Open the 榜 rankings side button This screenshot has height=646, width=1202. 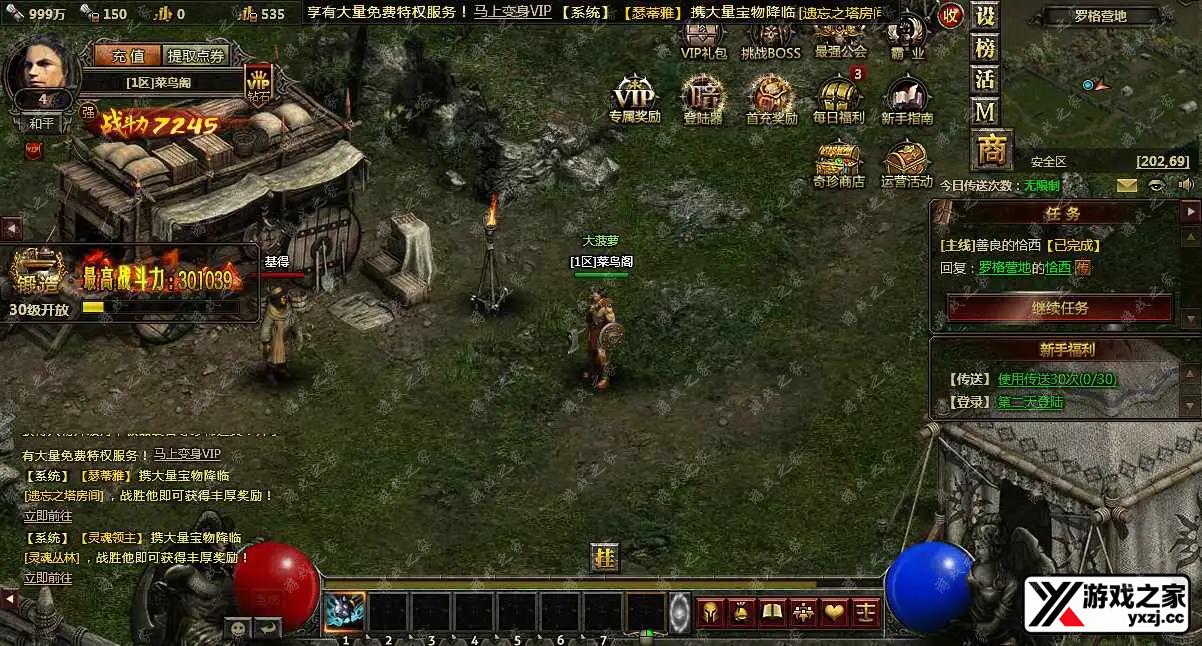click(x=985, y=48)
